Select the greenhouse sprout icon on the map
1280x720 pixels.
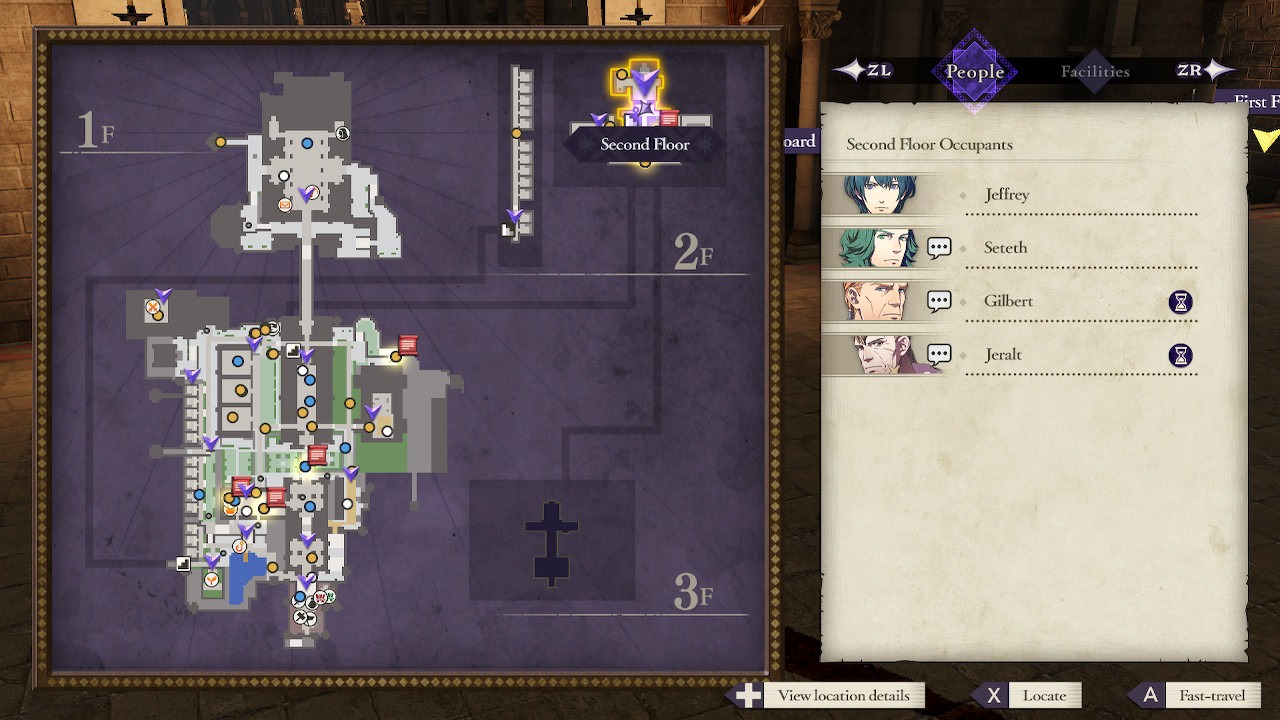[212, 581]
